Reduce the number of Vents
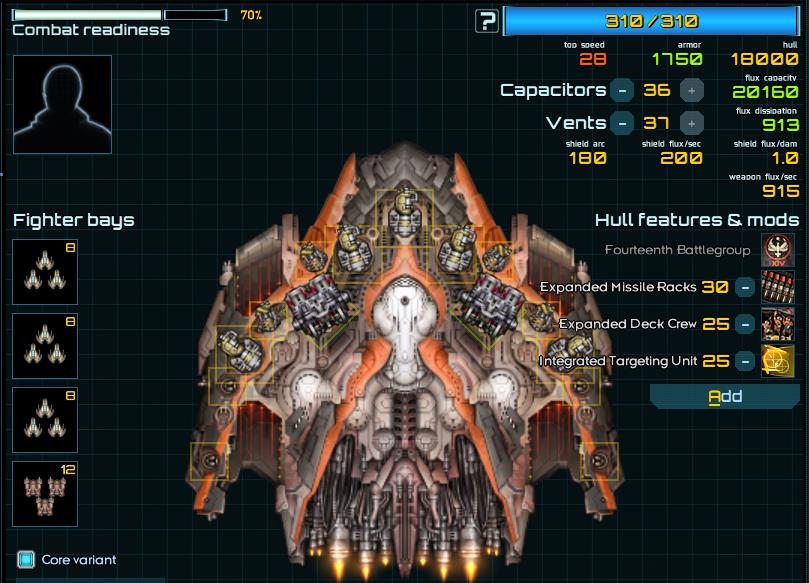 tap(622, 123)
